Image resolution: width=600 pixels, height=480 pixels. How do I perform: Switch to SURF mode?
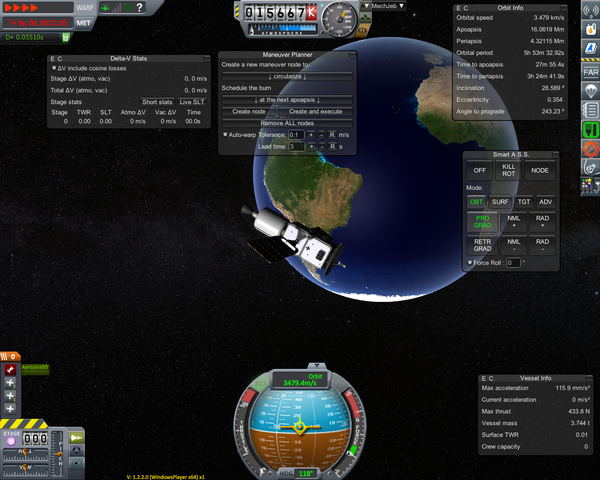coord(500,202)
